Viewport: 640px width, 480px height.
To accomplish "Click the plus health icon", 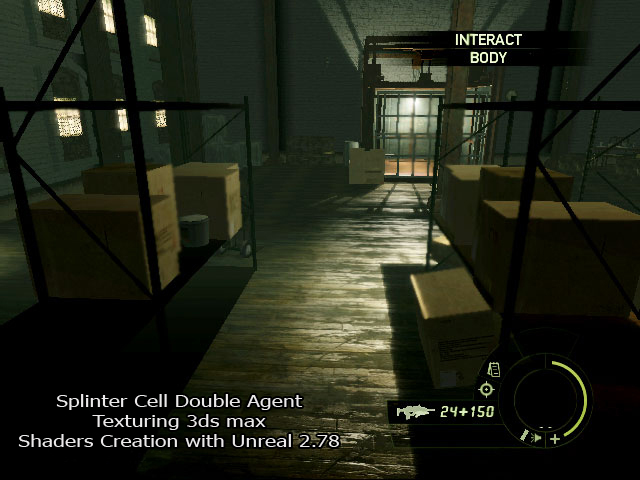I will point(554,438).
